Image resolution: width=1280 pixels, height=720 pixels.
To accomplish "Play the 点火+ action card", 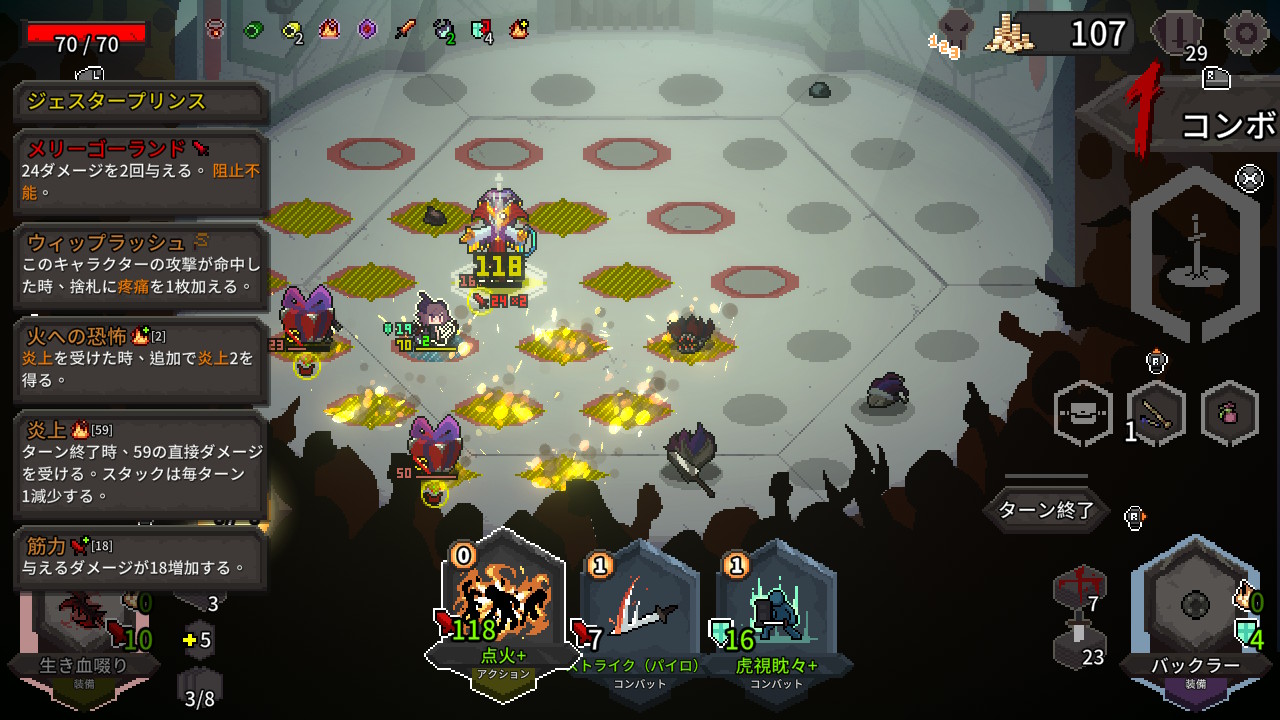I will (503, 610).
